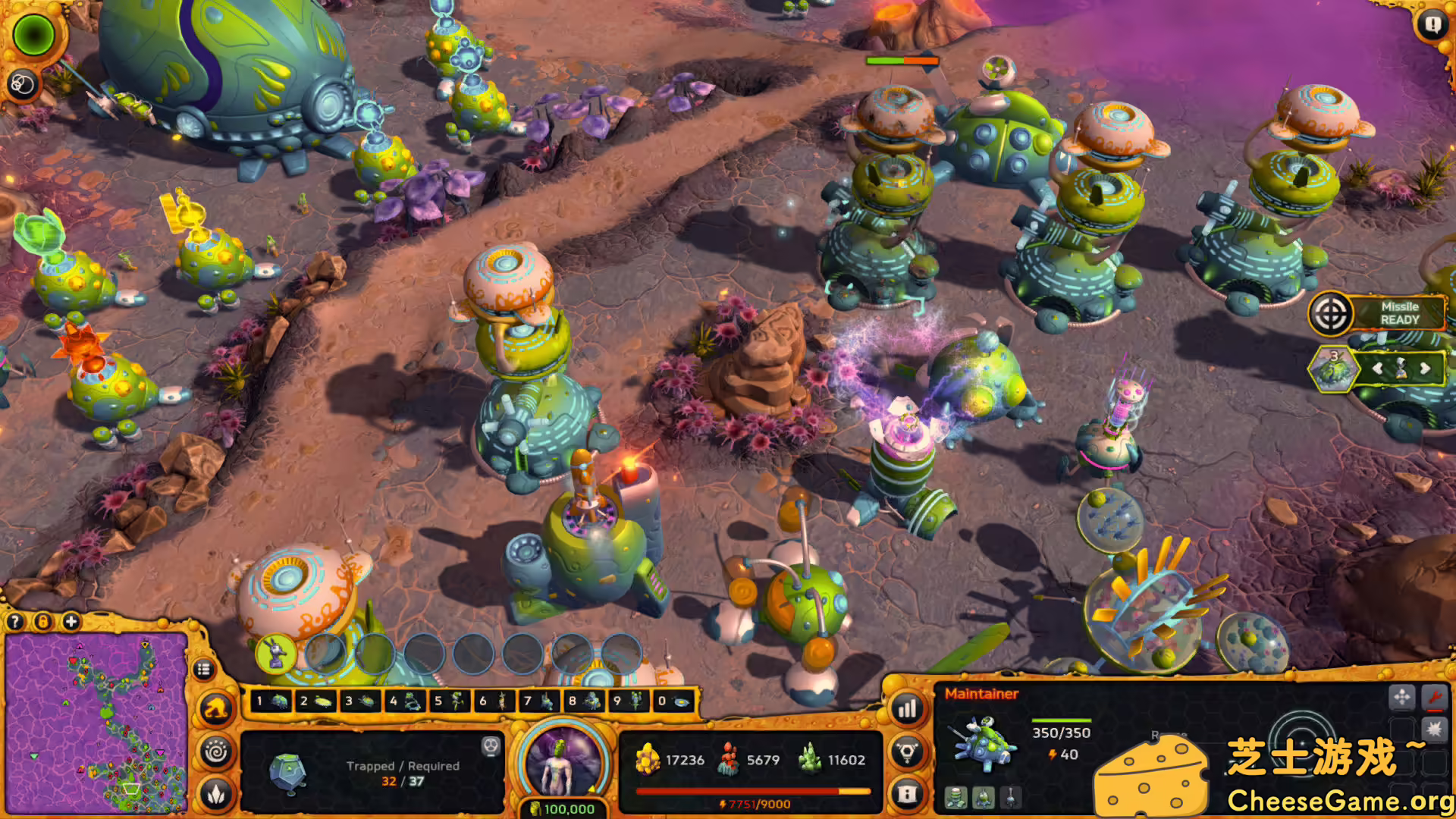This screenshot has height=819, width=1456.
Task: Toggle the padlock button above the minimap
Action: pos(43,622)
